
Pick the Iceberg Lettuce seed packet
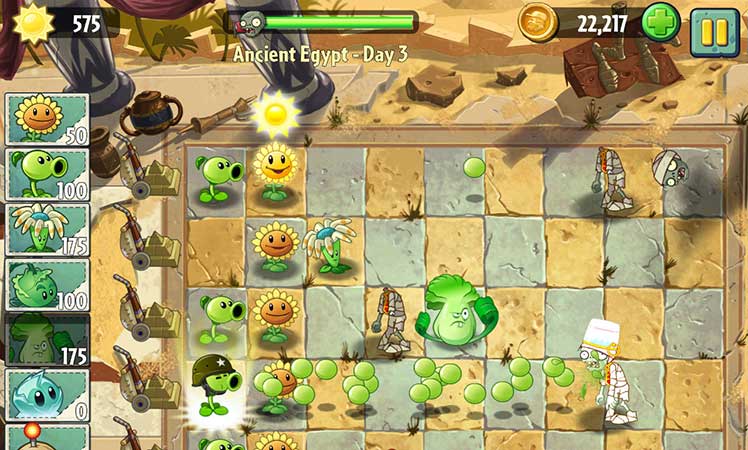pyautogui.click(x=47, y=395)
